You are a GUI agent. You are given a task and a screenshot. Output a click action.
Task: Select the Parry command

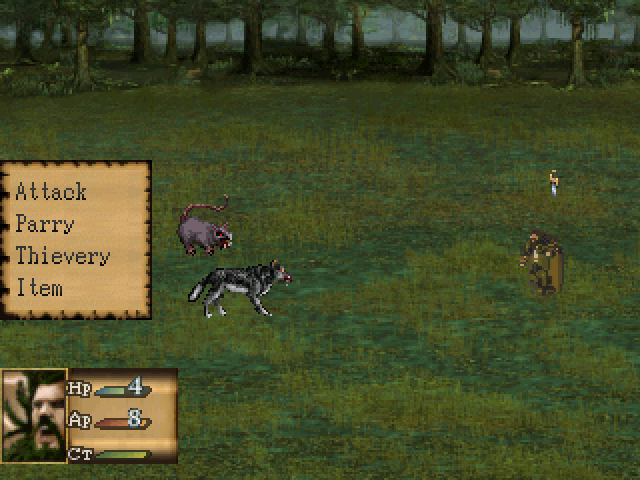(45, 224)
